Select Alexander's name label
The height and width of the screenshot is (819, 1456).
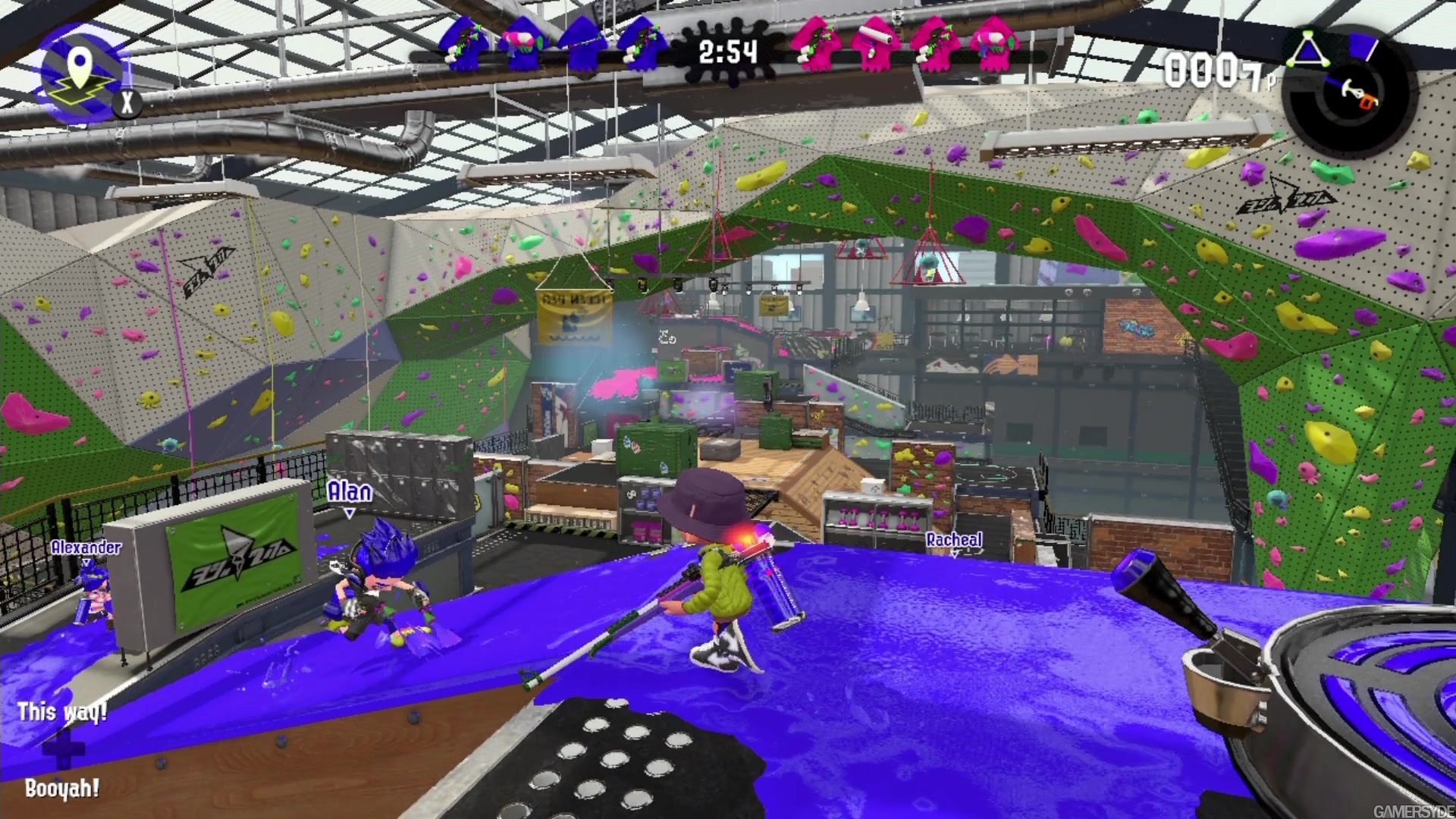[x=85, y=548]
